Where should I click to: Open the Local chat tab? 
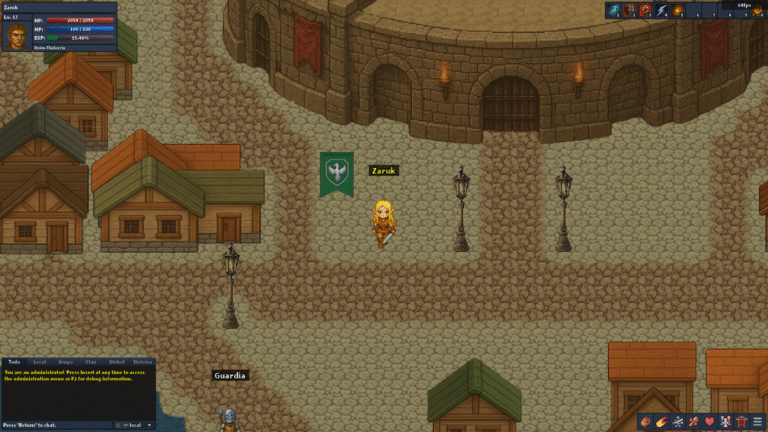click(x=40, y=362)
